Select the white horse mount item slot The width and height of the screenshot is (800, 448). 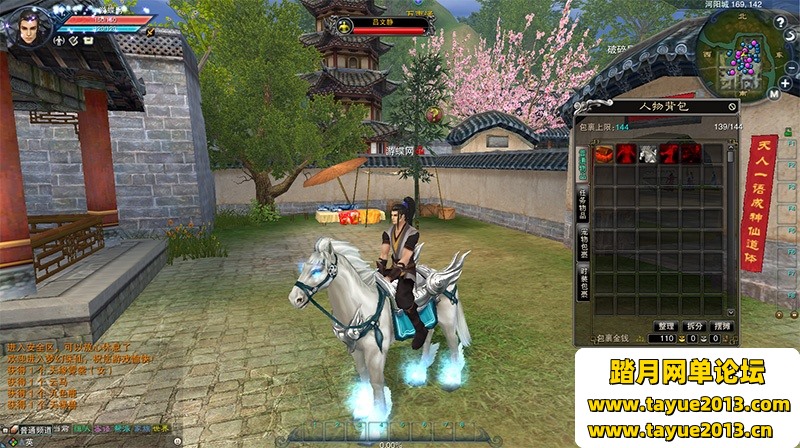(x=648, y=154)
